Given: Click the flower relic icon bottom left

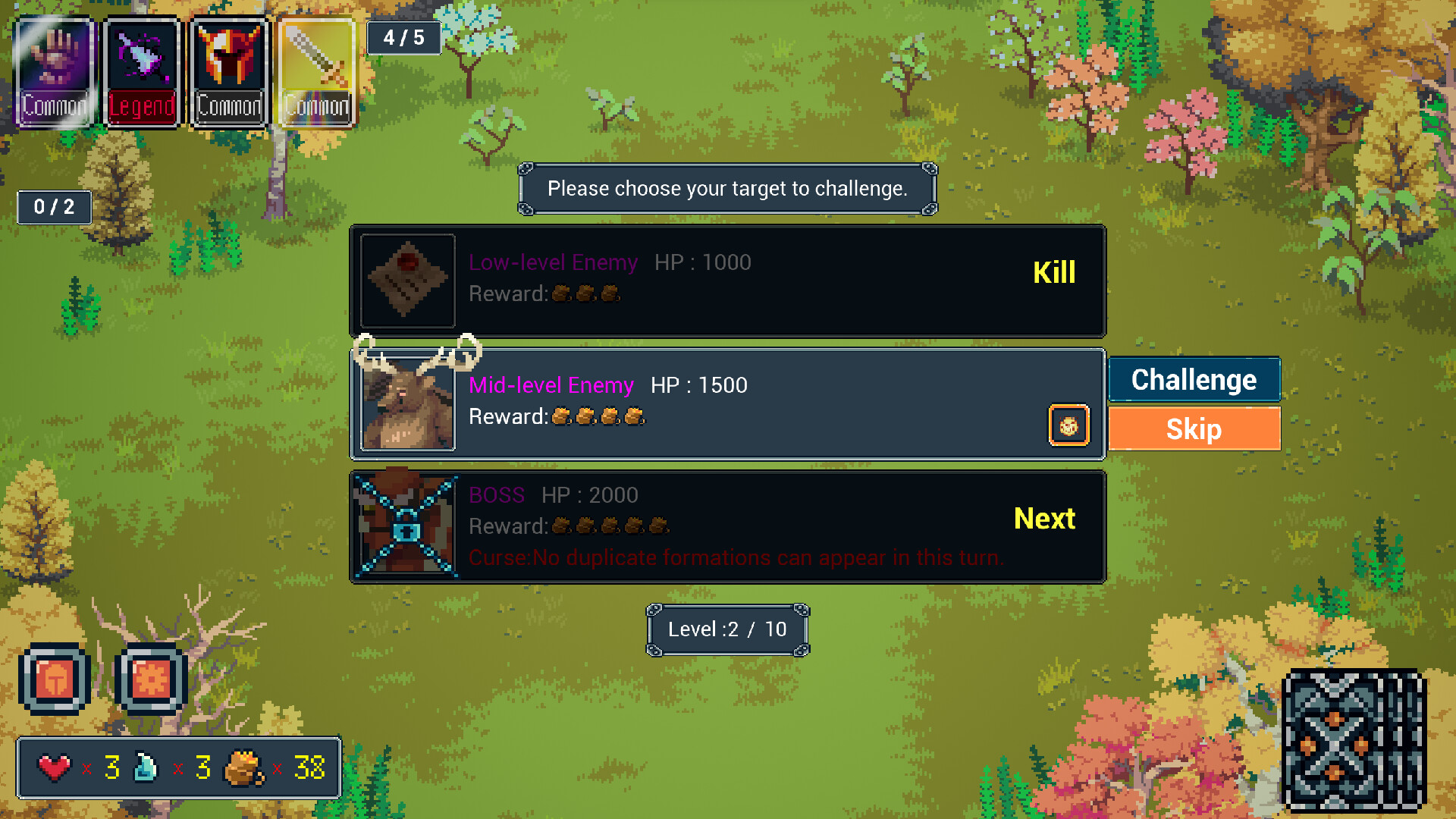Looking at the screenshot, I should point(149,680).
